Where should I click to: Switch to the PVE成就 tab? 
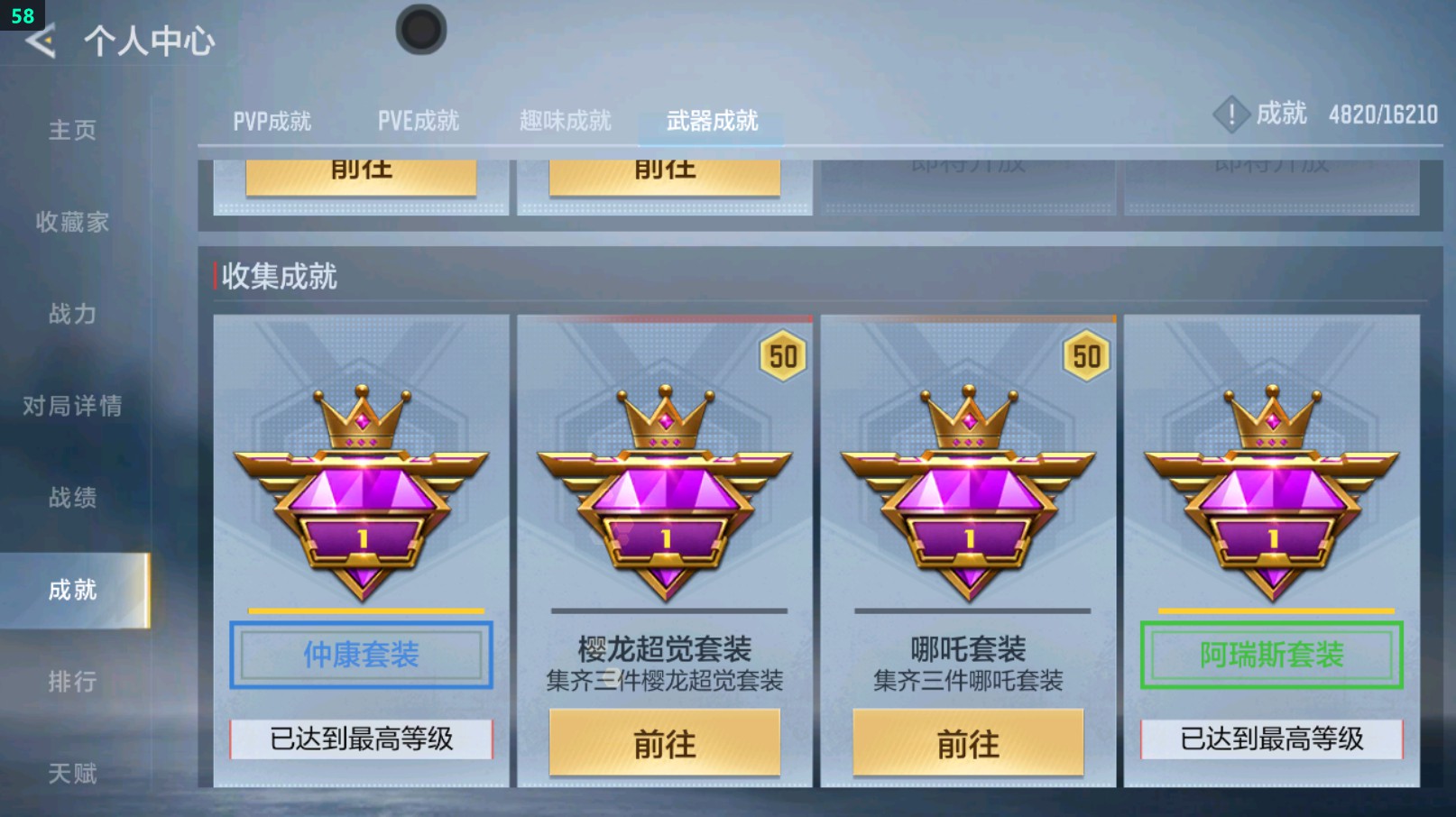point(419,118)
